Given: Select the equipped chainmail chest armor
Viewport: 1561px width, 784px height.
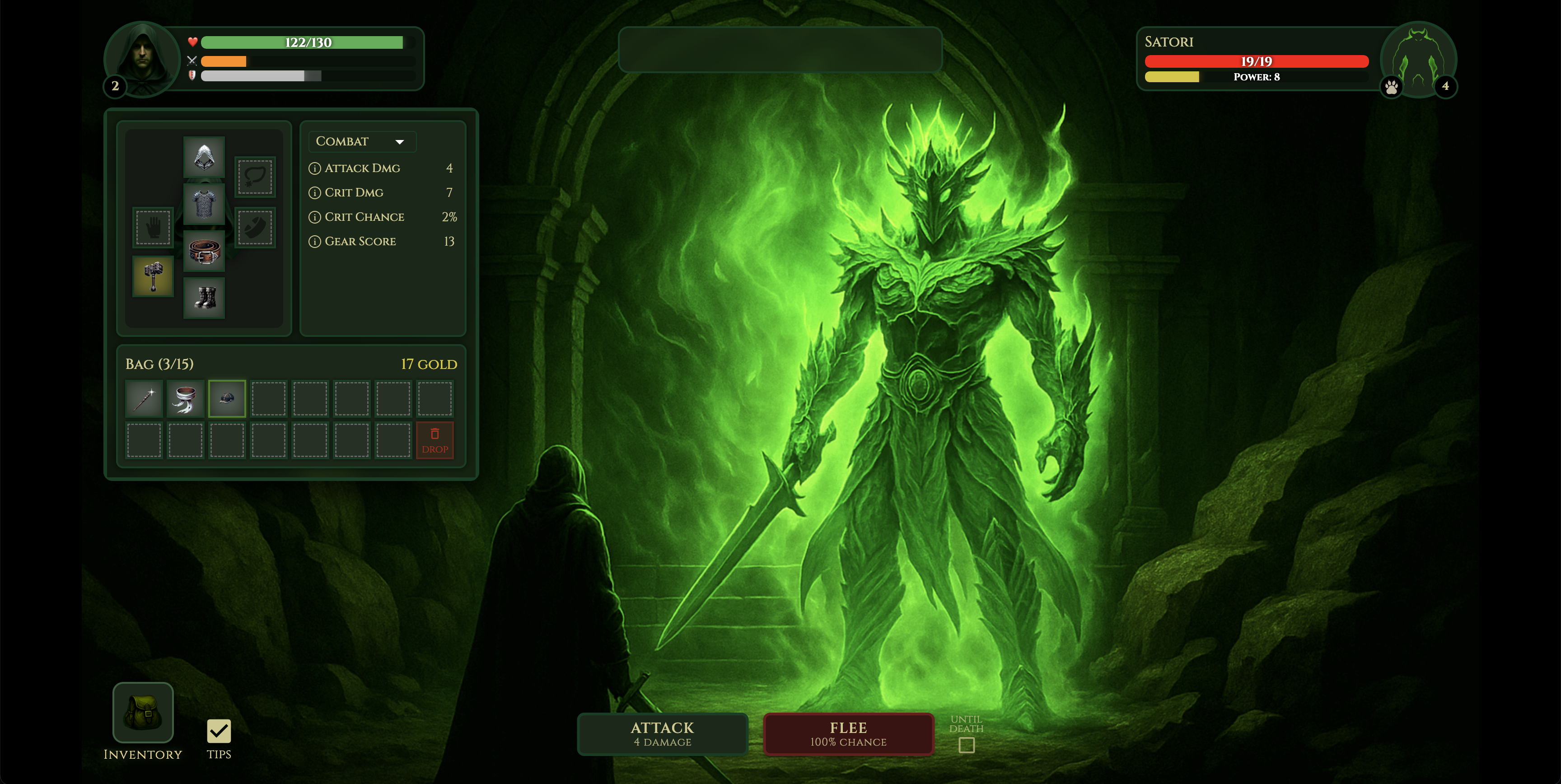Looking at the screenshot, I should click(204, 204).
